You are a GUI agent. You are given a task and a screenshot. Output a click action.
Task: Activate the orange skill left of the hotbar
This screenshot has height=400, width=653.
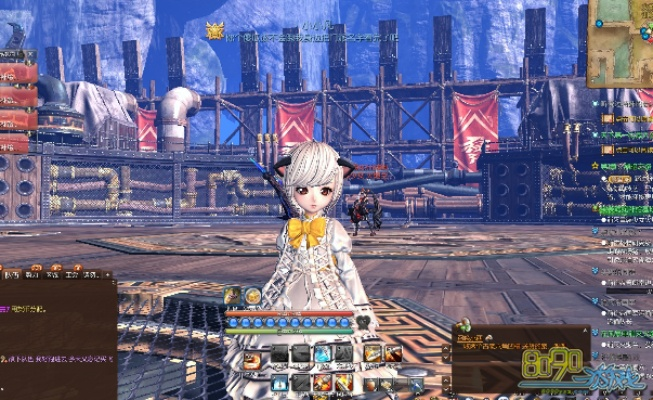click(x=252, y=361)
